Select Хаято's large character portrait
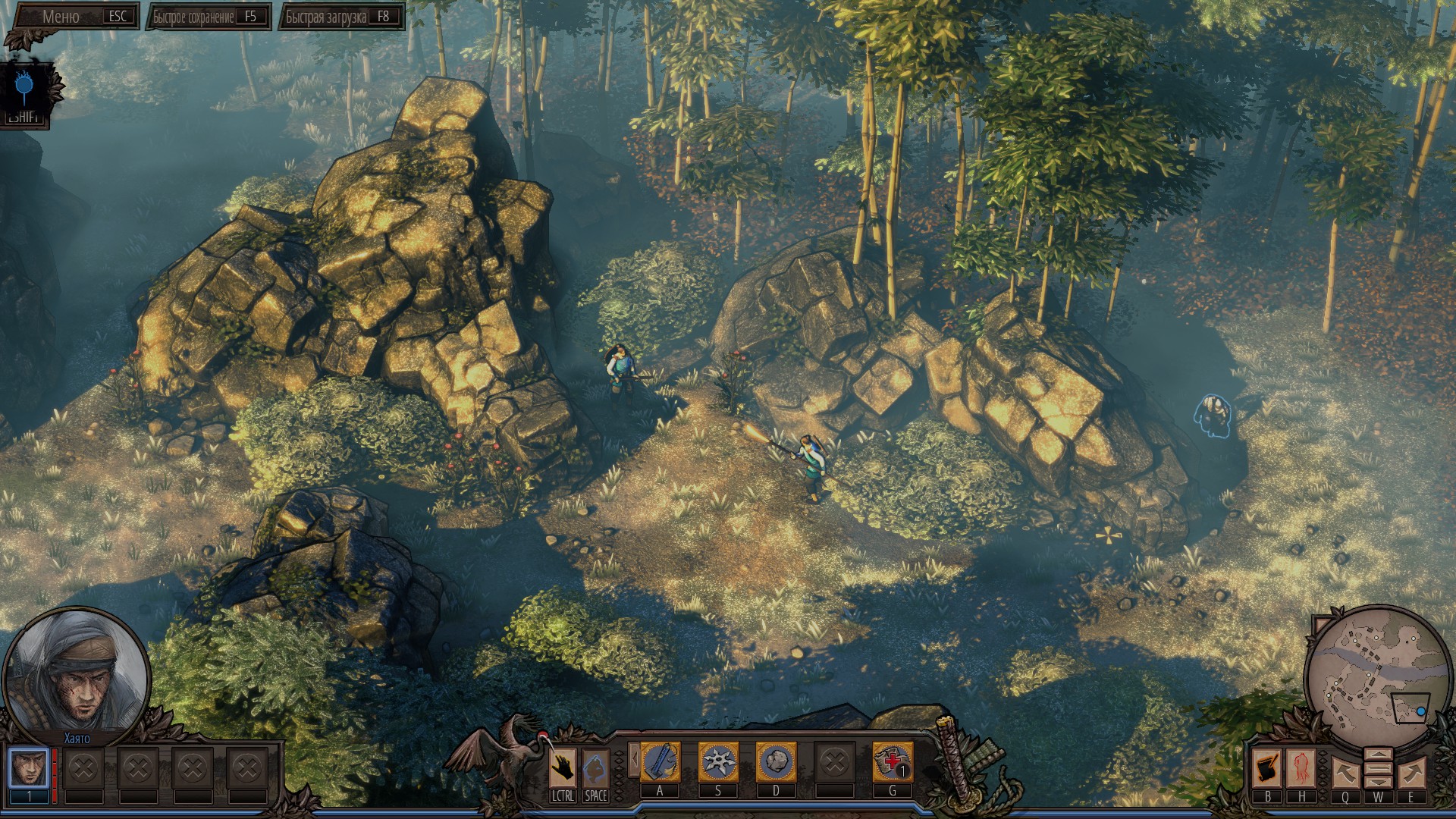The height and width of the screenshot is (819, 1456). point(77,674)
